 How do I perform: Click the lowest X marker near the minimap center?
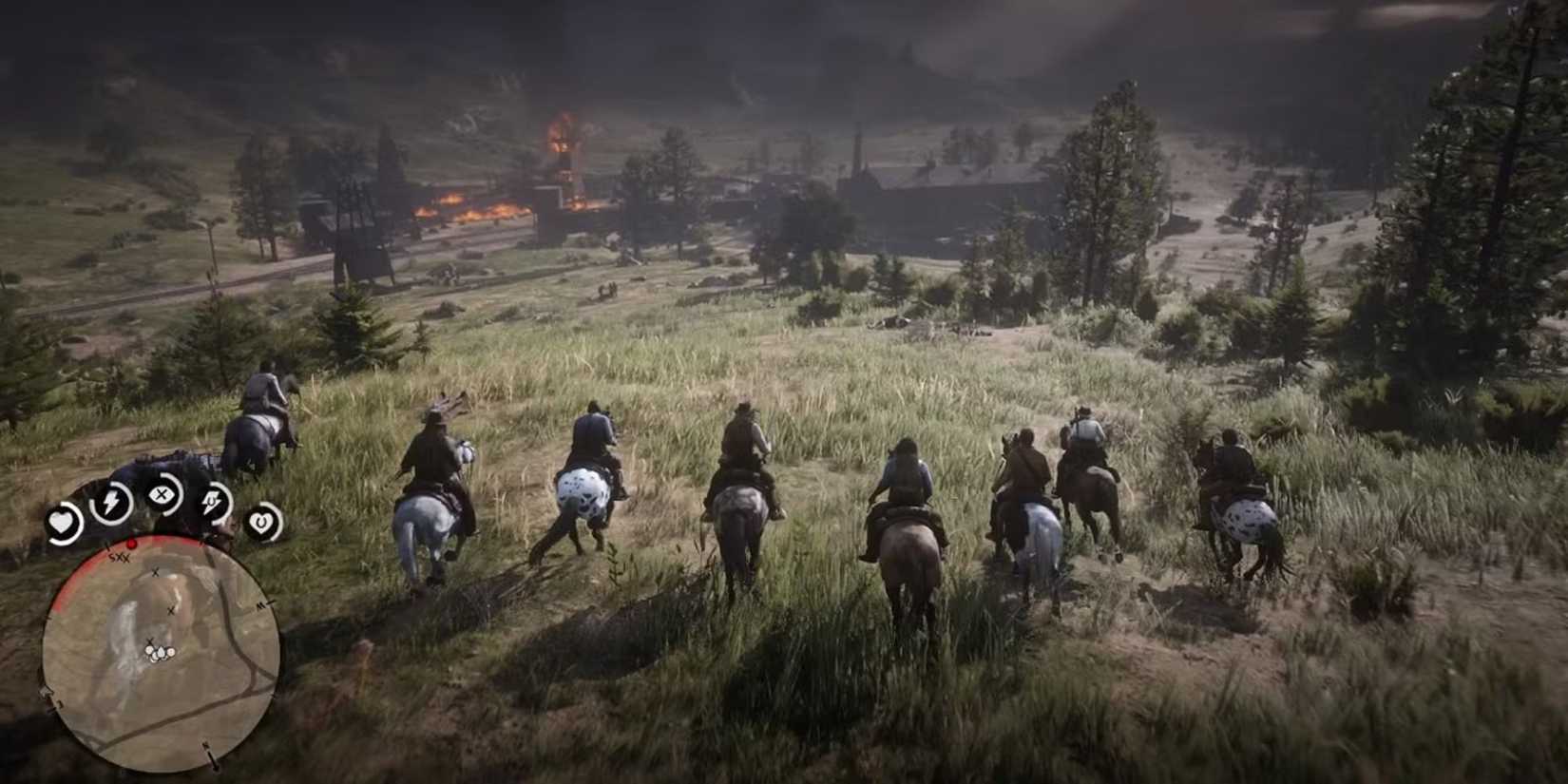(151, 641)
